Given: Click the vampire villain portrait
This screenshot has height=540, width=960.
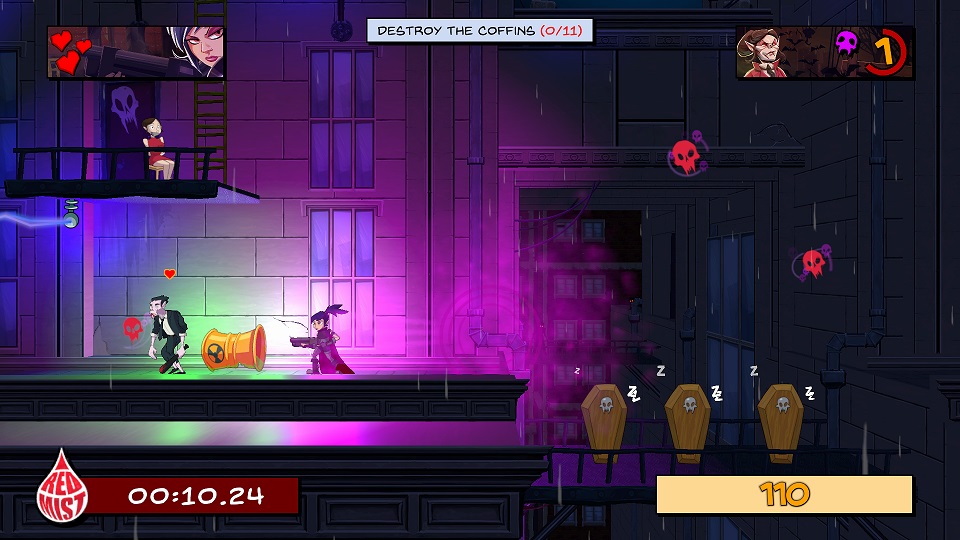Looking at the screenshot, I should [776, 53].
